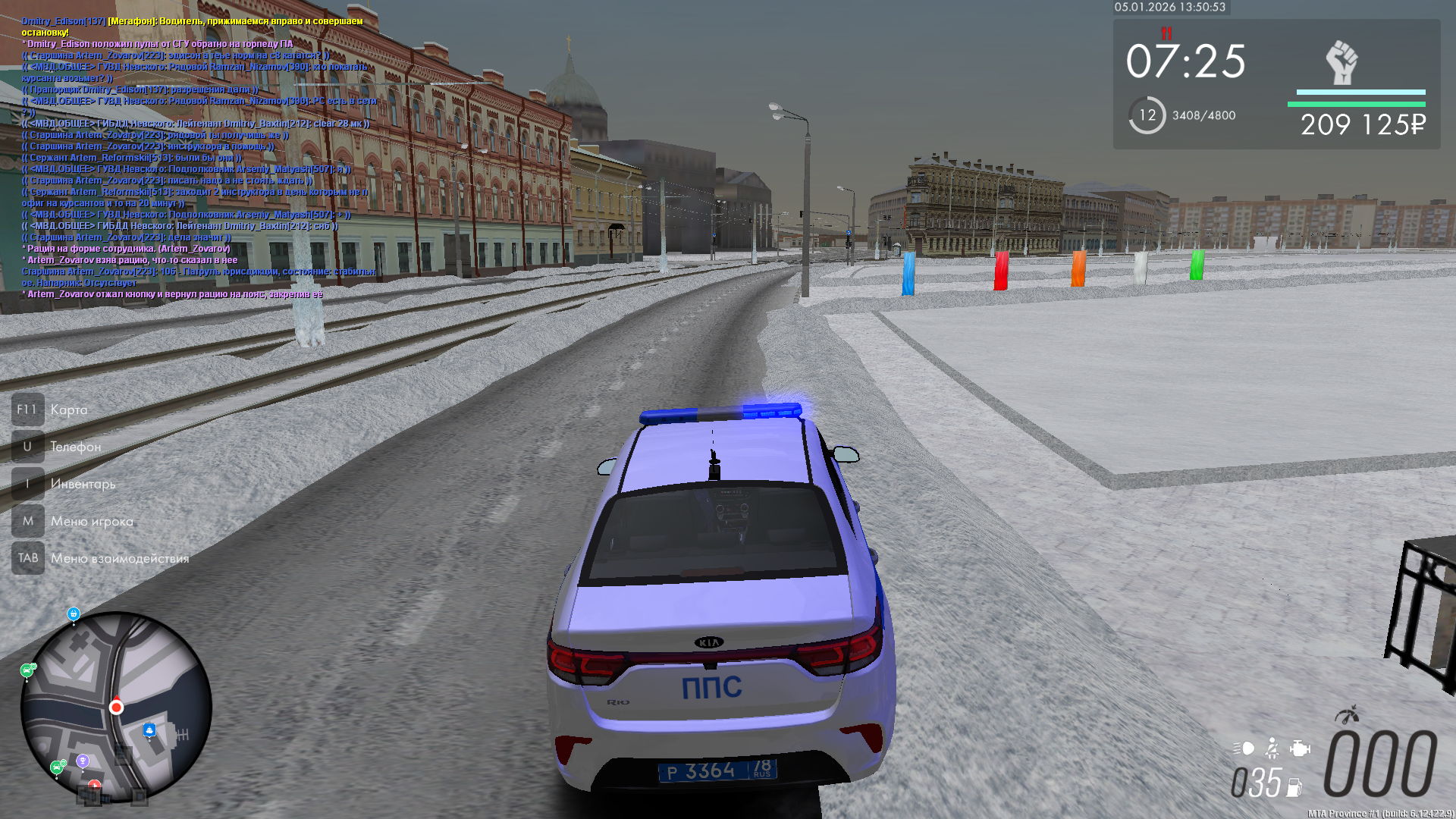1456x819 pixels.
Task: Open the Инвентарь inventory entry
Action: [83, 484]
